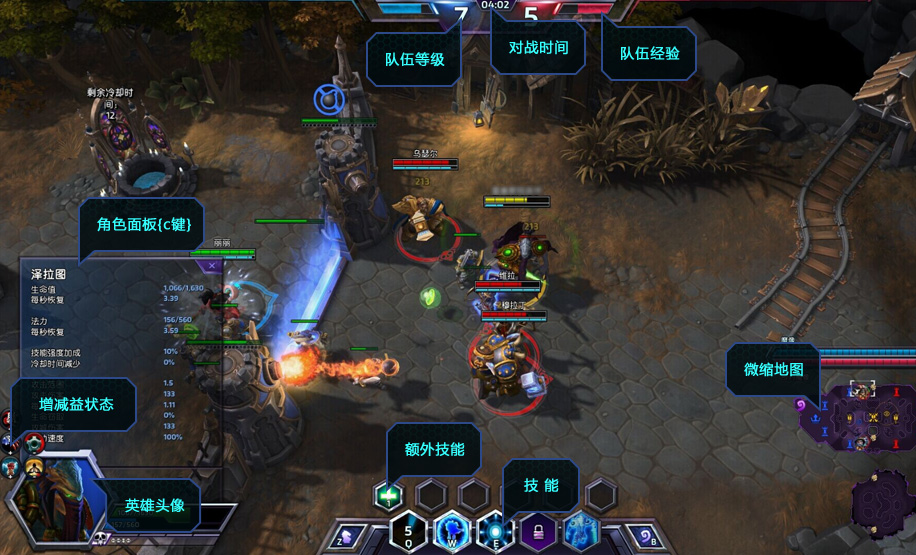Viewport: 916px width, 555px height.
Task: Select the yellow figure status icon
Action: (31, 465)
